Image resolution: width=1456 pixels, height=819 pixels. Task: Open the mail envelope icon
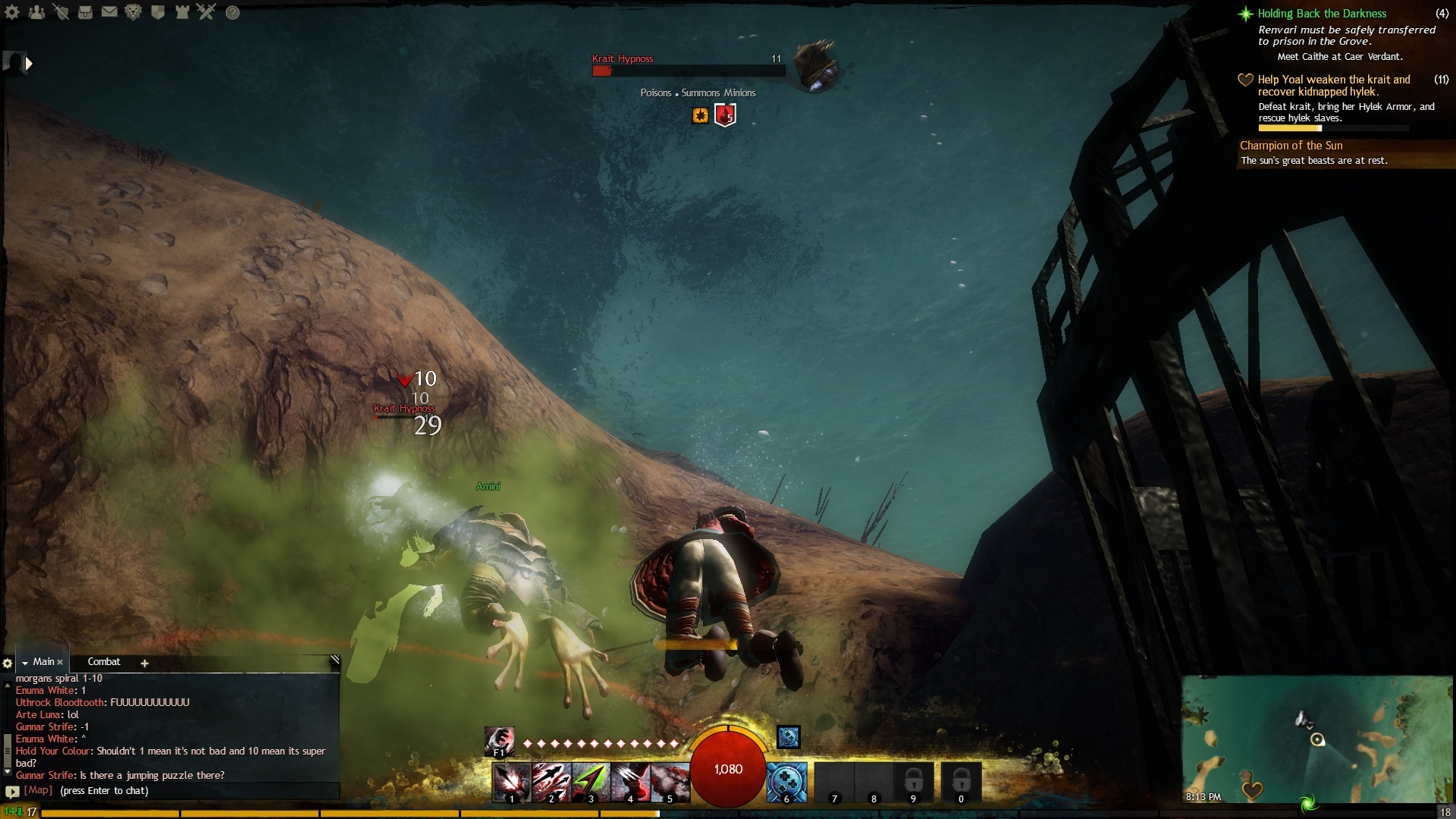(x=109, y=12)
